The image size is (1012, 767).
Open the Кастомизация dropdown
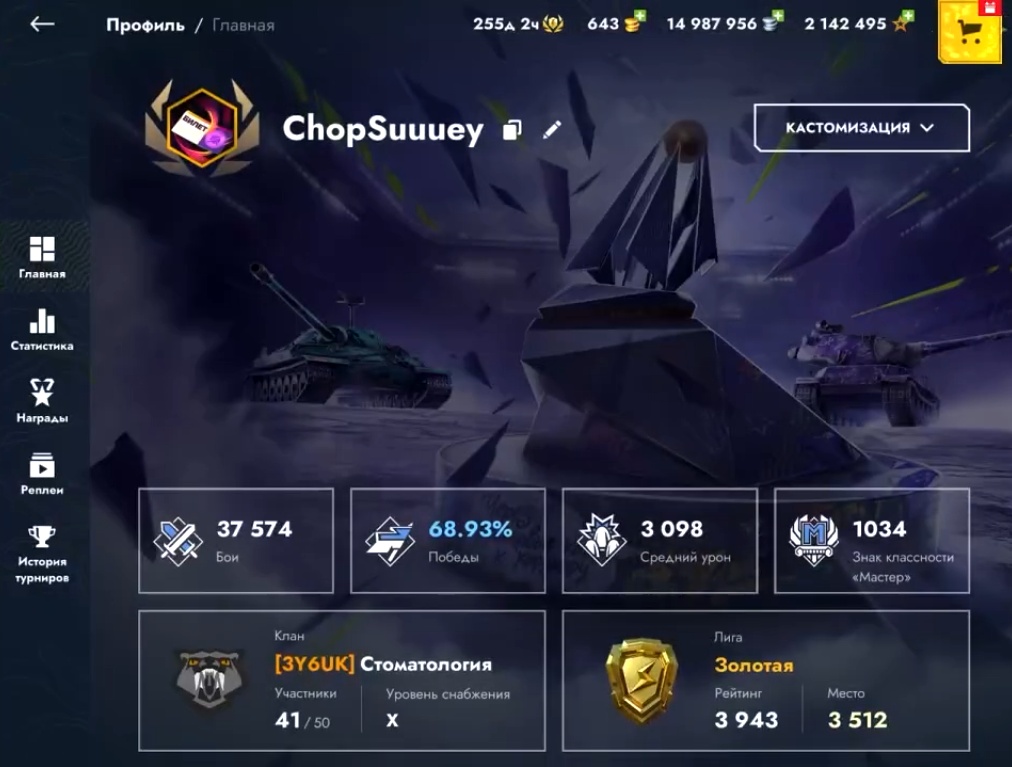pos(861,128)
